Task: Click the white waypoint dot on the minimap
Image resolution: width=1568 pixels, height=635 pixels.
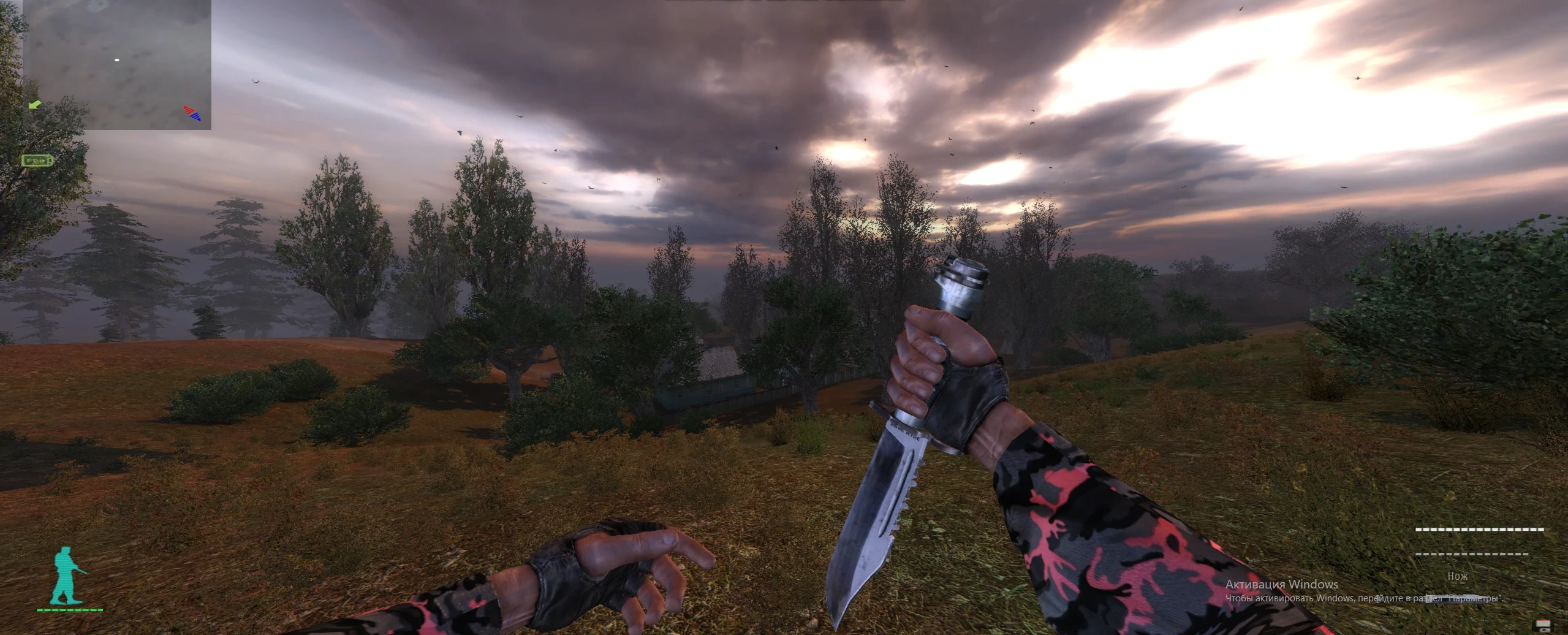Action: 116,59
